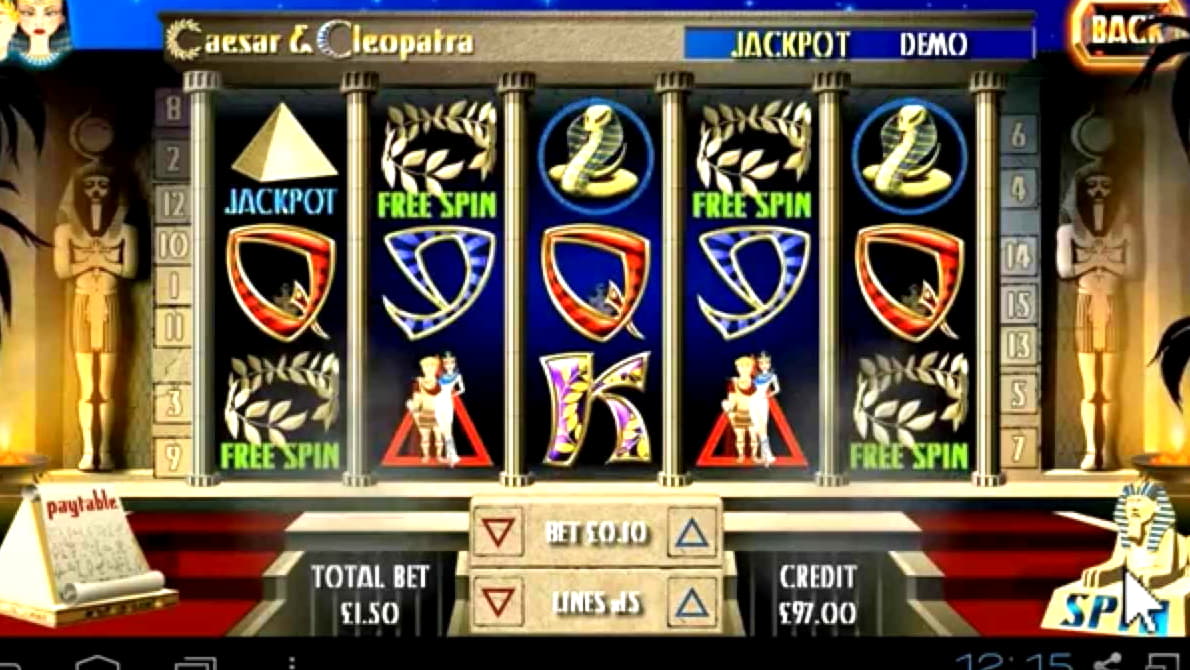Select payline number 4 marker
The image size is (1190, 670).
(1018, 188)
